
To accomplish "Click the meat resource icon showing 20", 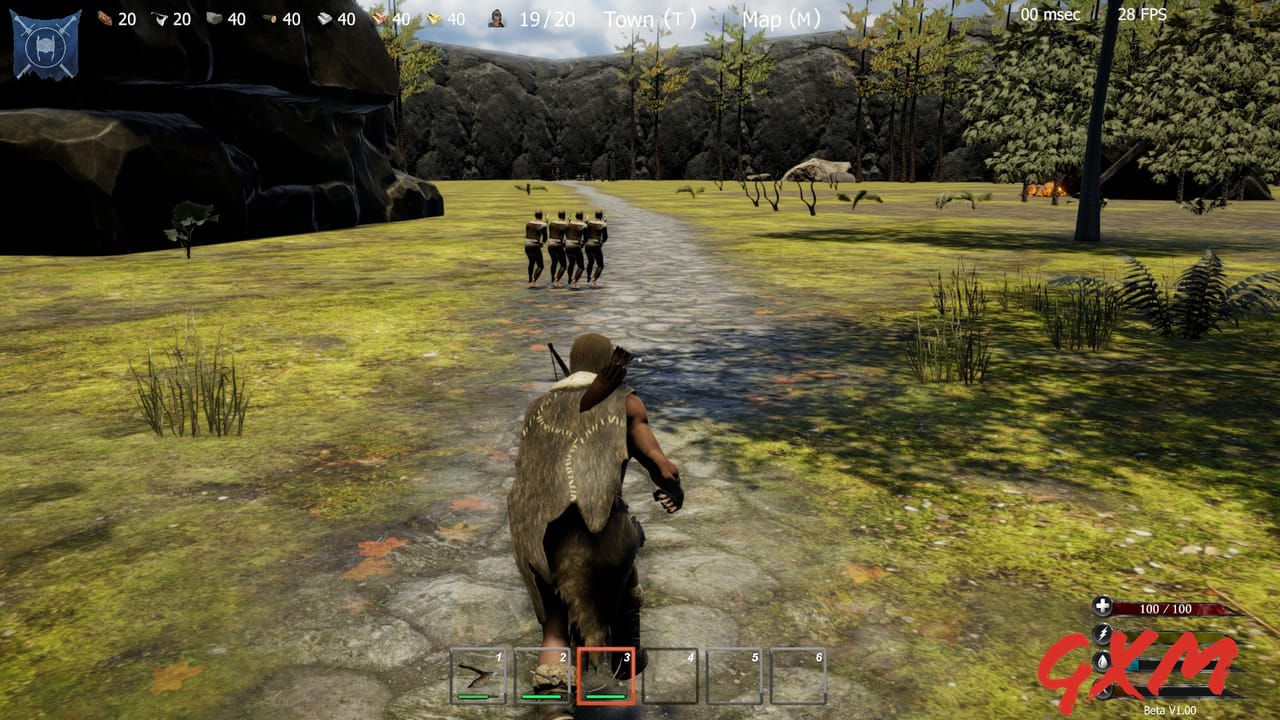I will [x=104, y=18].
